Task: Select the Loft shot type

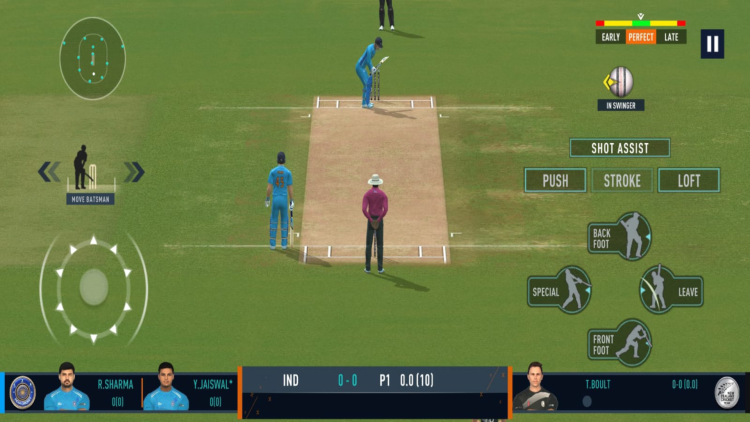Action: tap(689, 181)
